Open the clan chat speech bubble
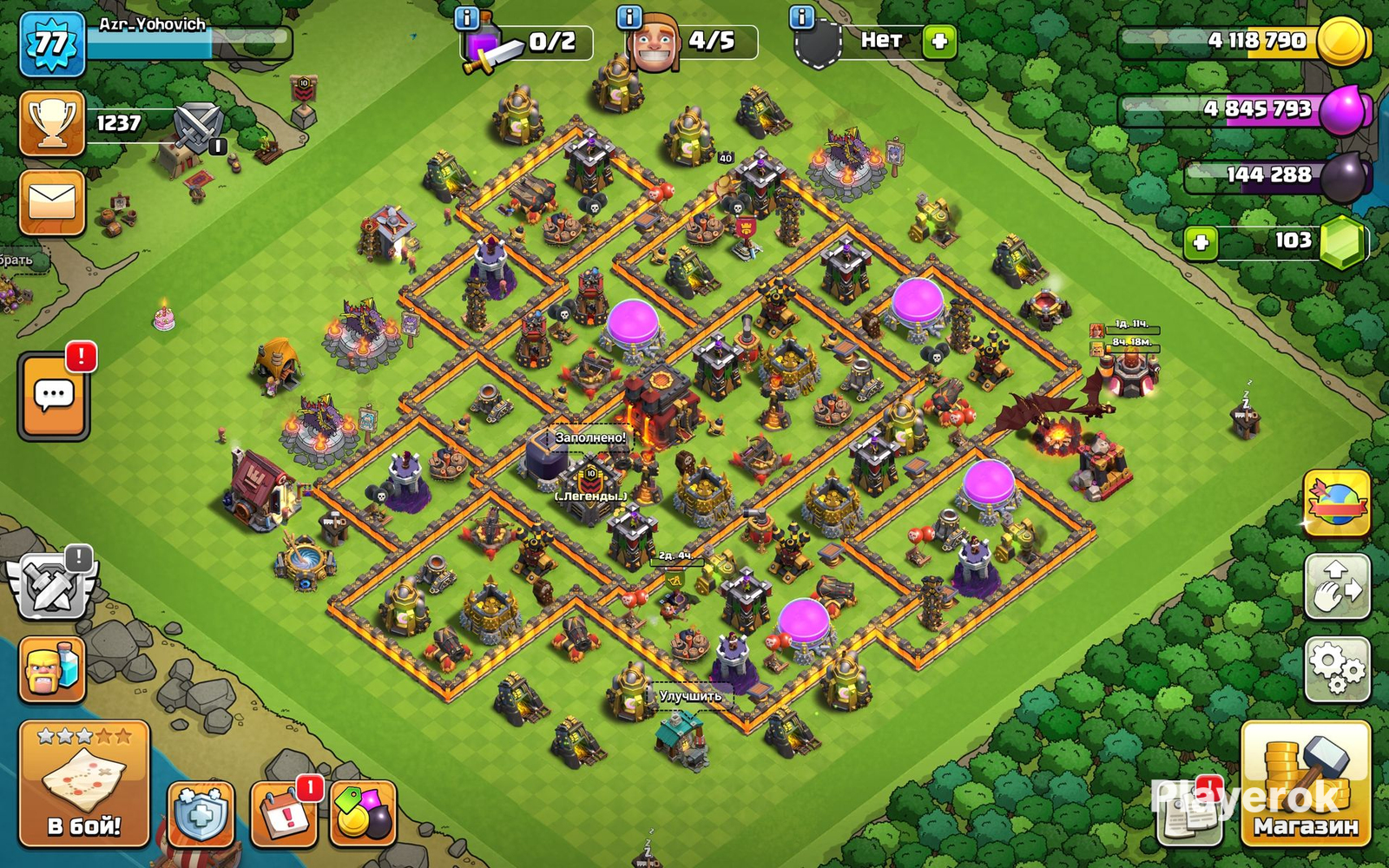The image size is (1389, 868). (54, 396)
